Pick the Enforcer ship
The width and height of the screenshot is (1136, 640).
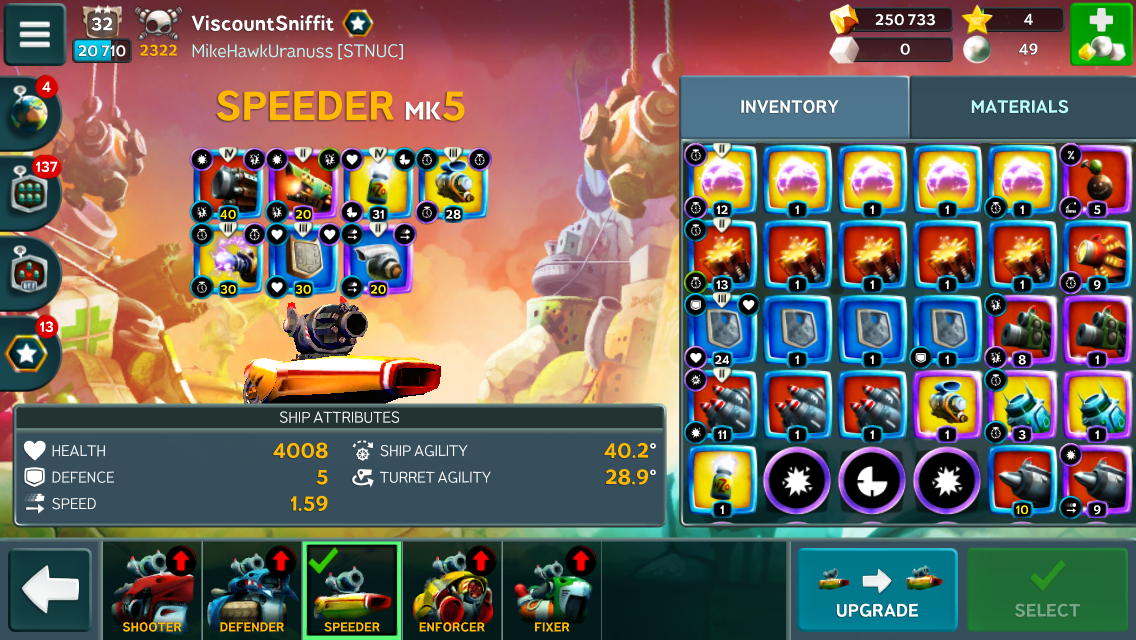click(452, 591)
